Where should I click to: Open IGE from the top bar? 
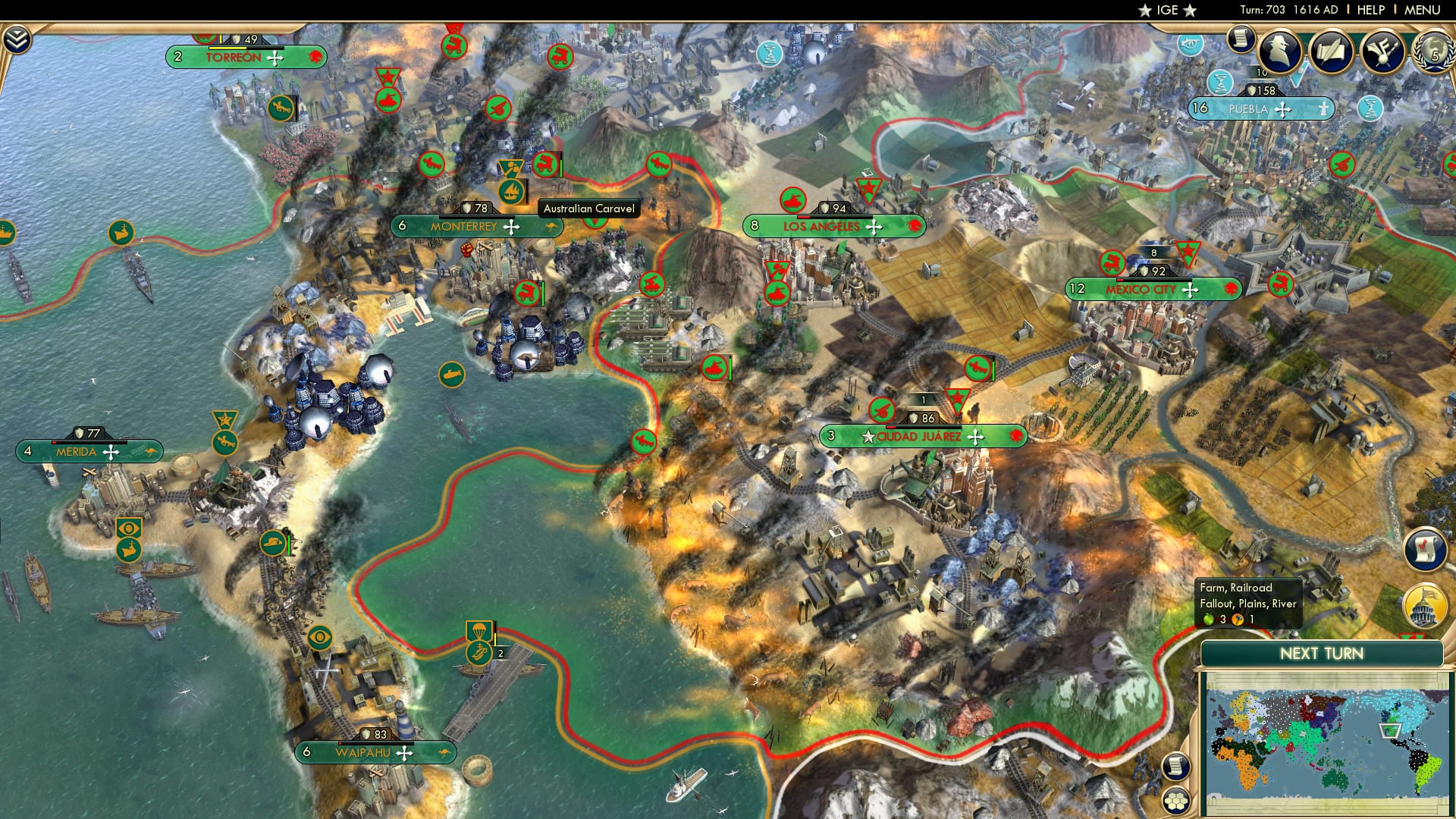(x=1166, y=10)
